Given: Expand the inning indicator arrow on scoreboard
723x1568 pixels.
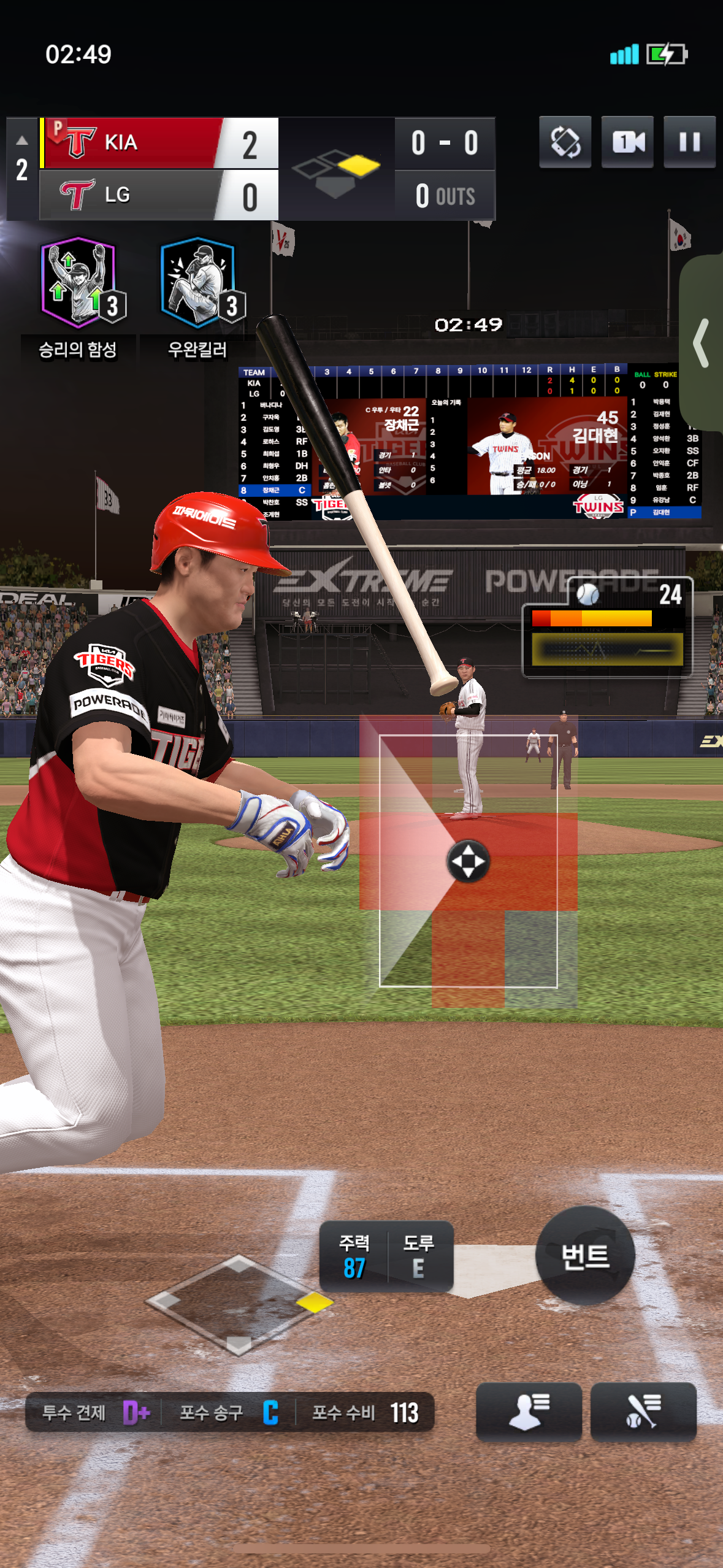Looking at the screenshot, I should tap(22, 141).
